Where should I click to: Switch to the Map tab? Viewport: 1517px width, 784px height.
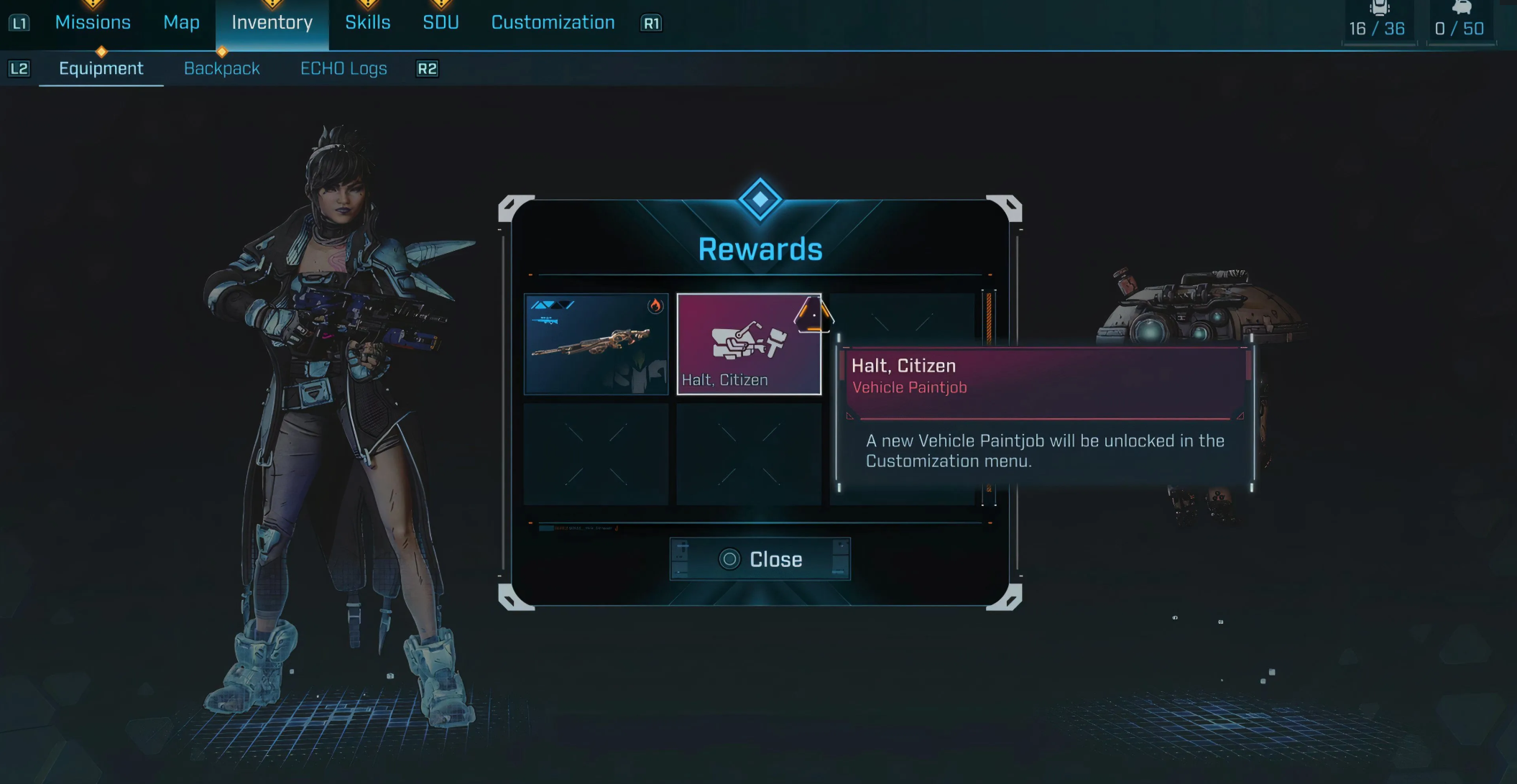[x=181, y=22]
